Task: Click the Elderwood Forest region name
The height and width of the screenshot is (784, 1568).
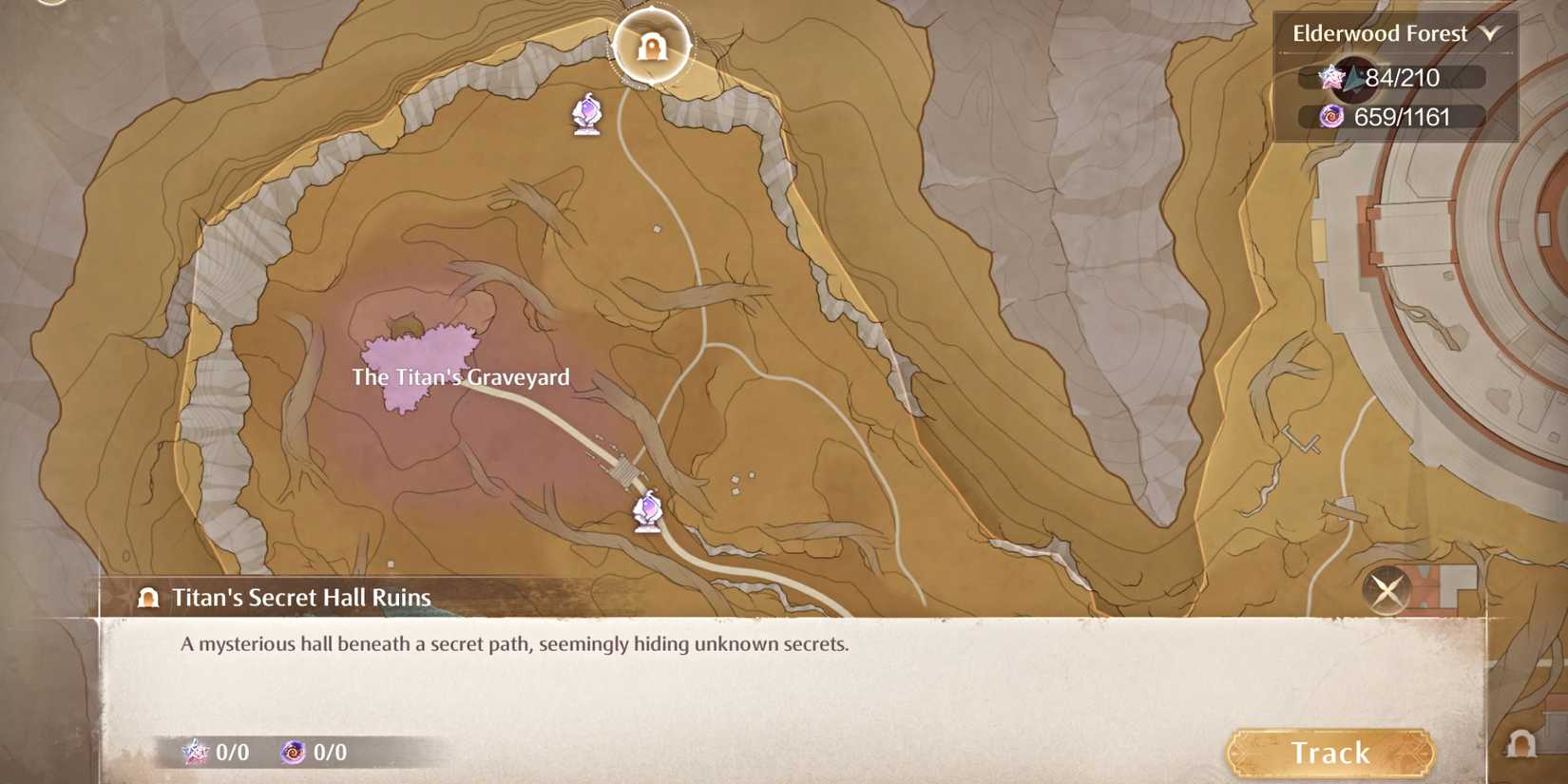Action: tap(1380, 32)
